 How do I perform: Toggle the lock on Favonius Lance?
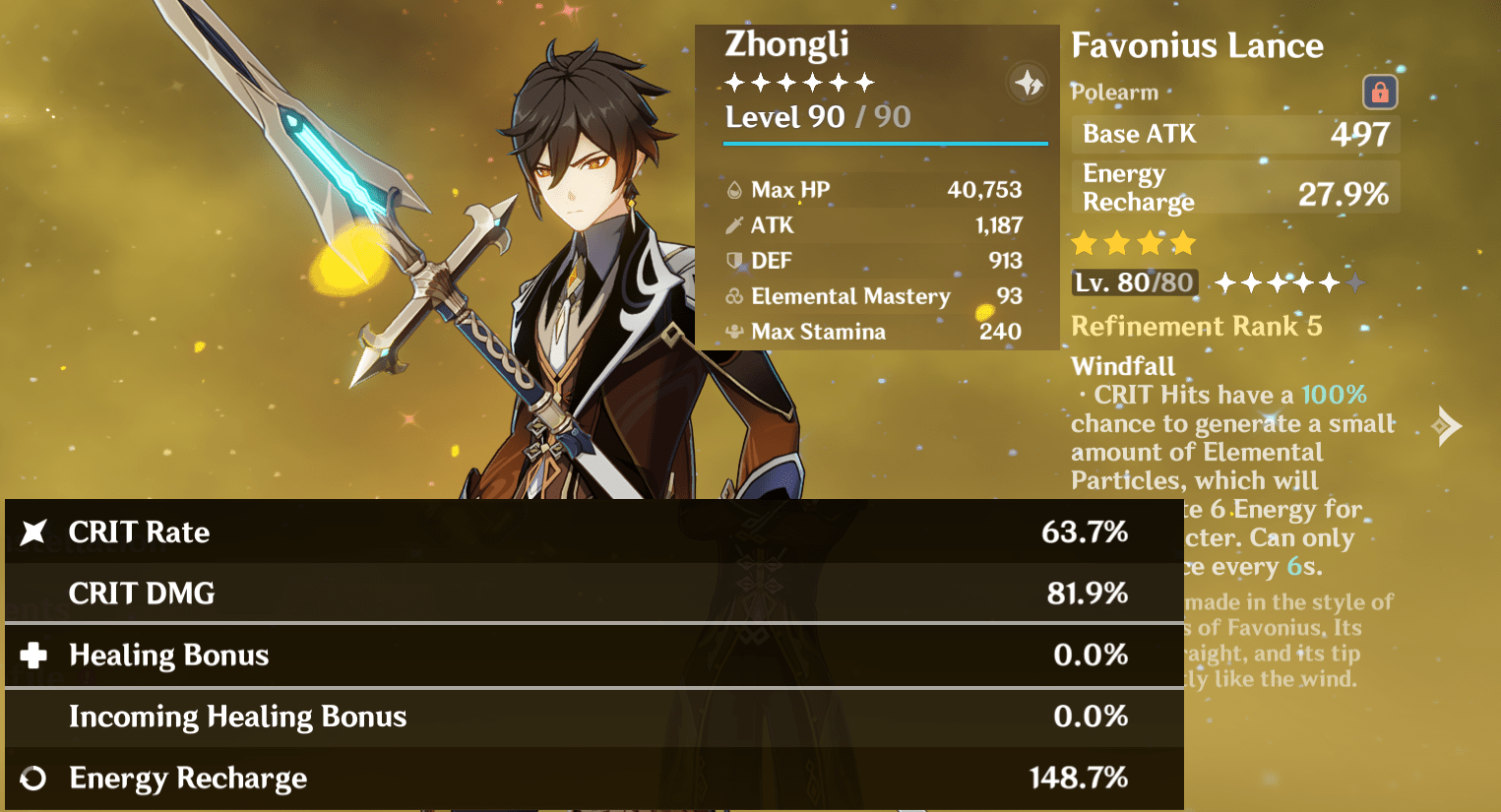[1381, 92]
